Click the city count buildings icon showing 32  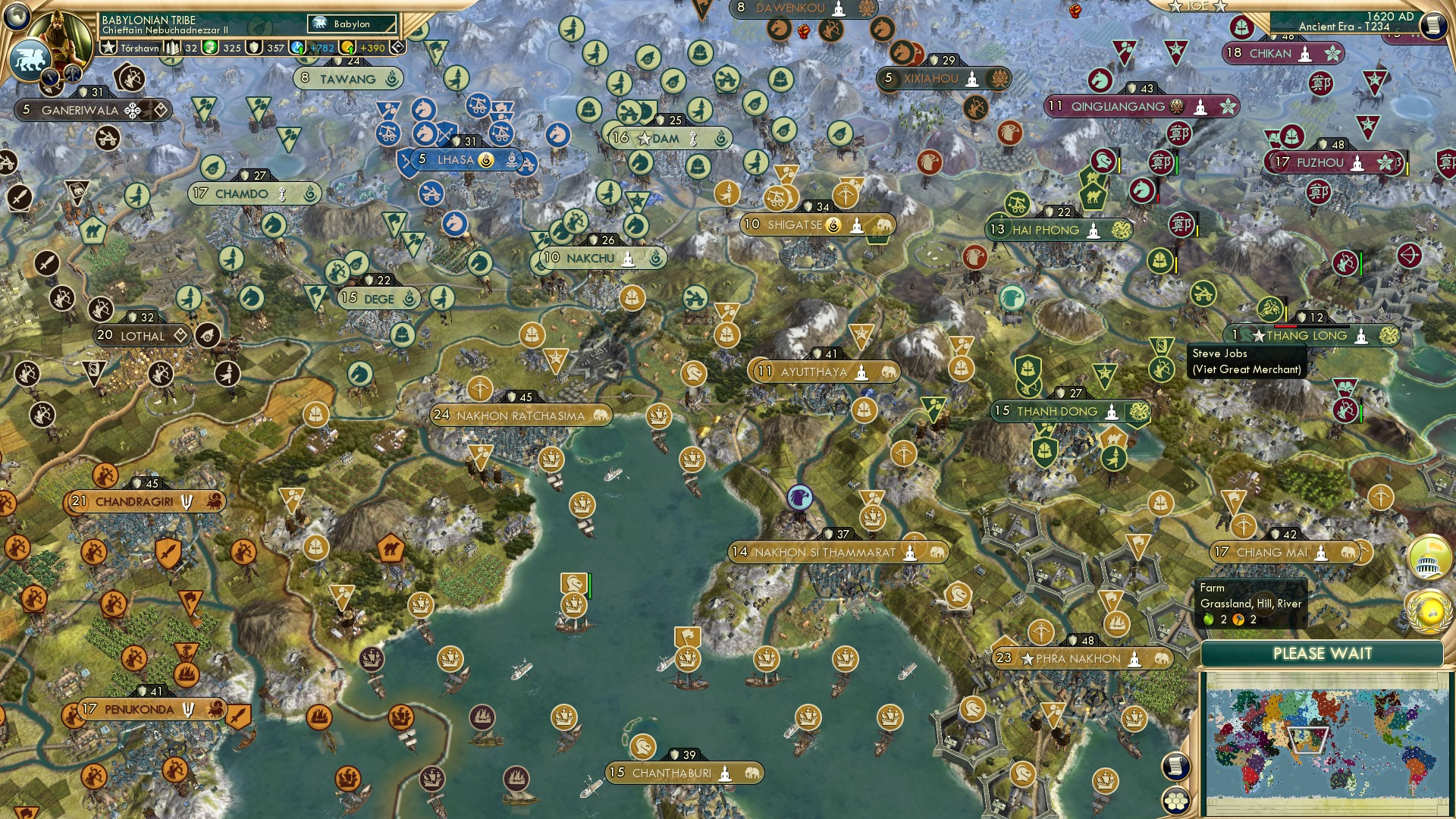171,47
